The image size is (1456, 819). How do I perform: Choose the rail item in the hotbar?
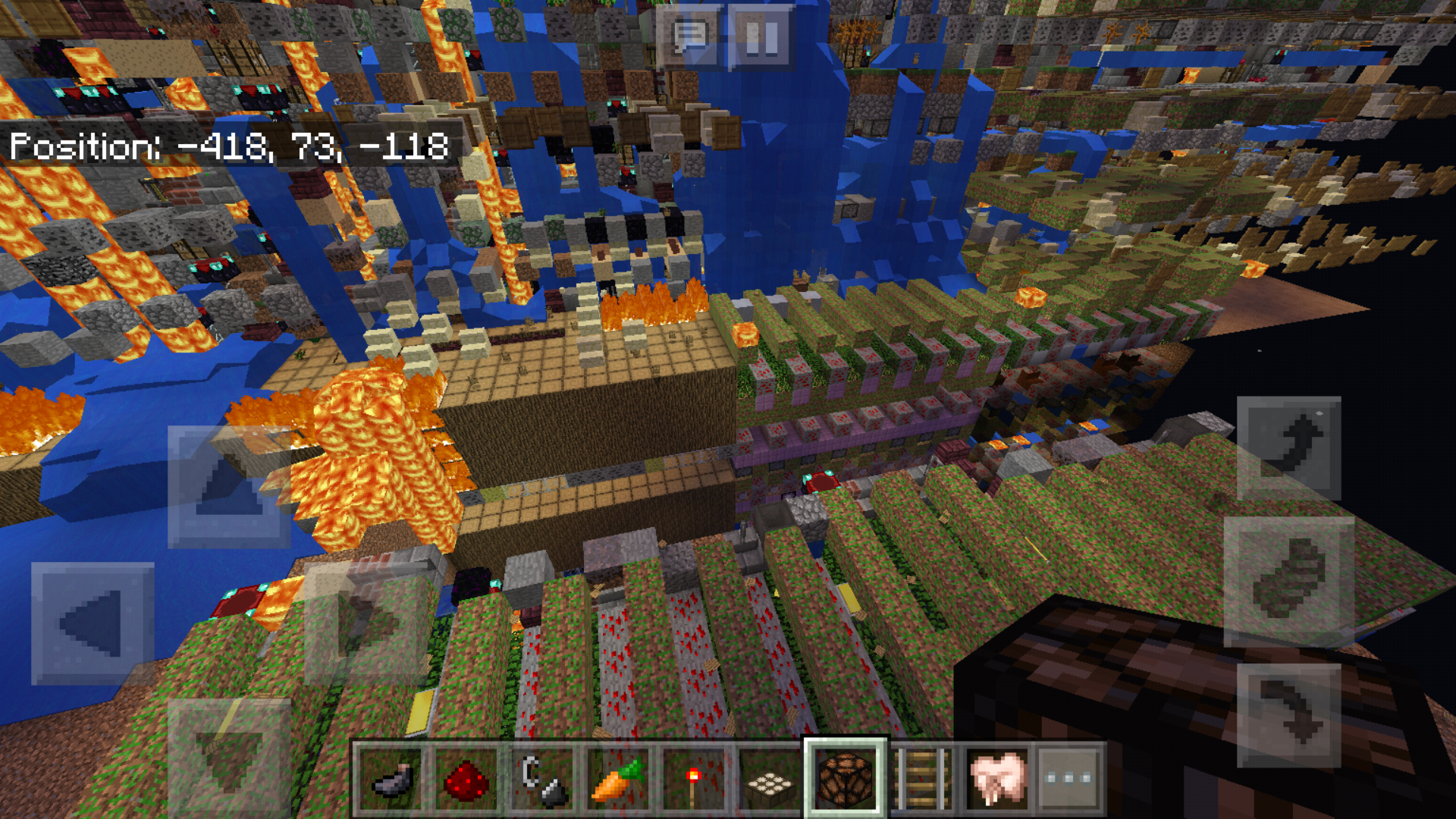921,779
